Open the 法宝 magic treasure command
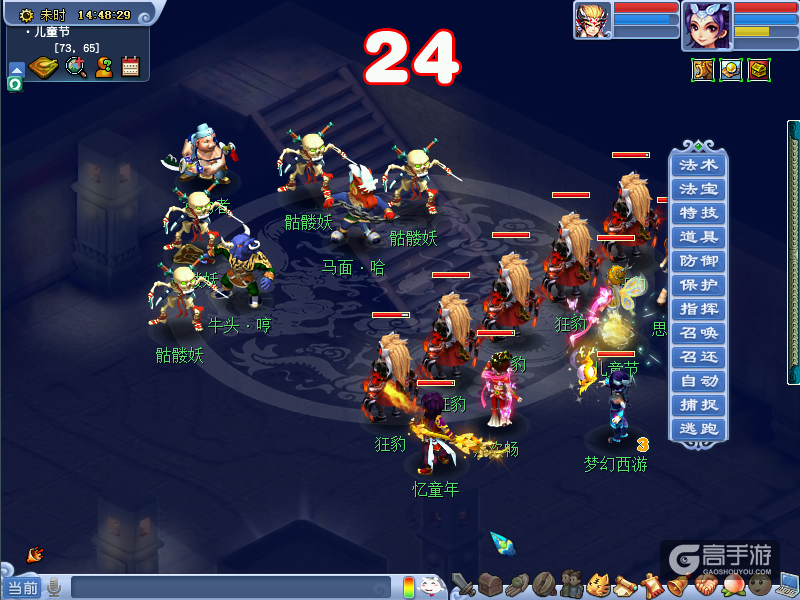The height and width of the screenshot is (600, 800). click(x=698, y=189)
